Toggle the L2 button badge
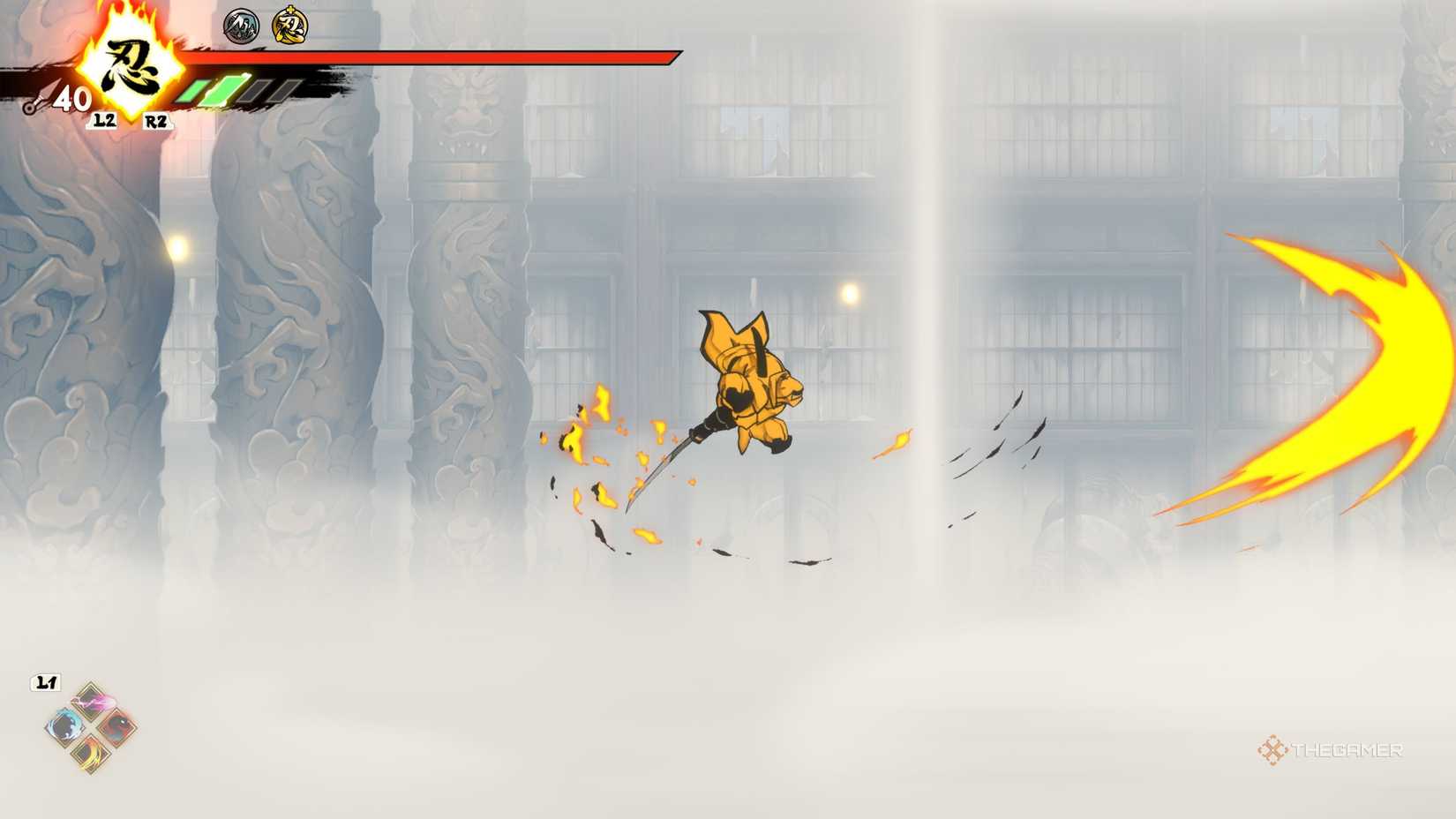Image resolution: width=1456 pixels, height=819 pixels. point(105,121)
